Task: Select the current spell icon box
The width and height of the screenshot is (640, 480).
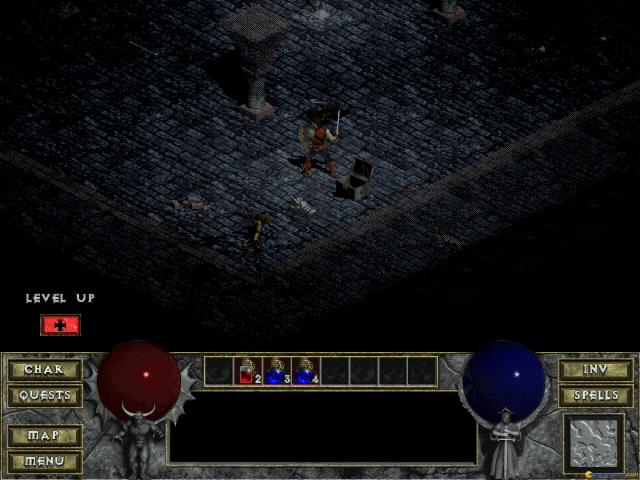Action: 593,441
